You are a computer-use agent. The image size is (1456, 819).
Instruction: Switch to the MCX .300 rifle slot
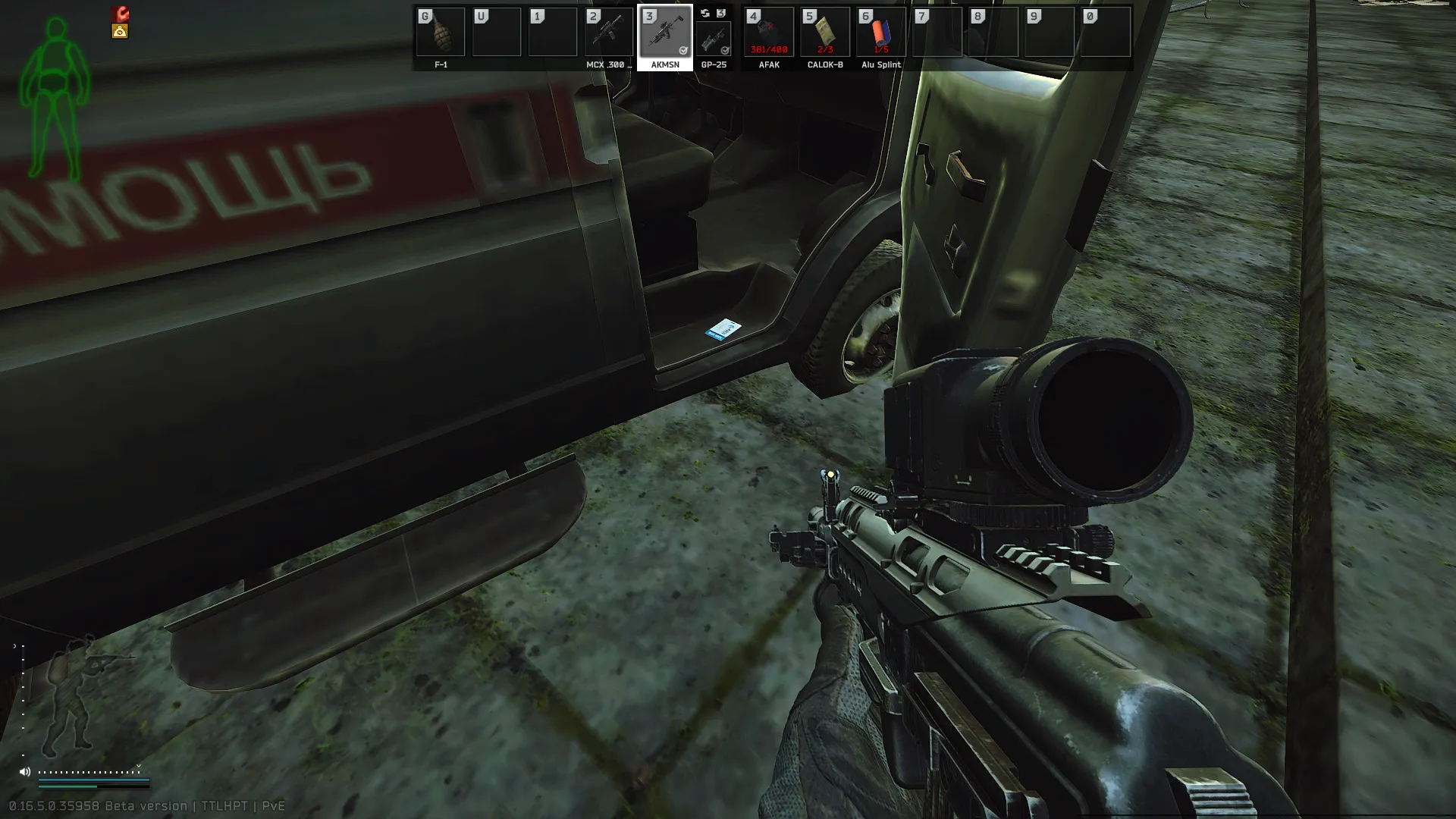609,33
